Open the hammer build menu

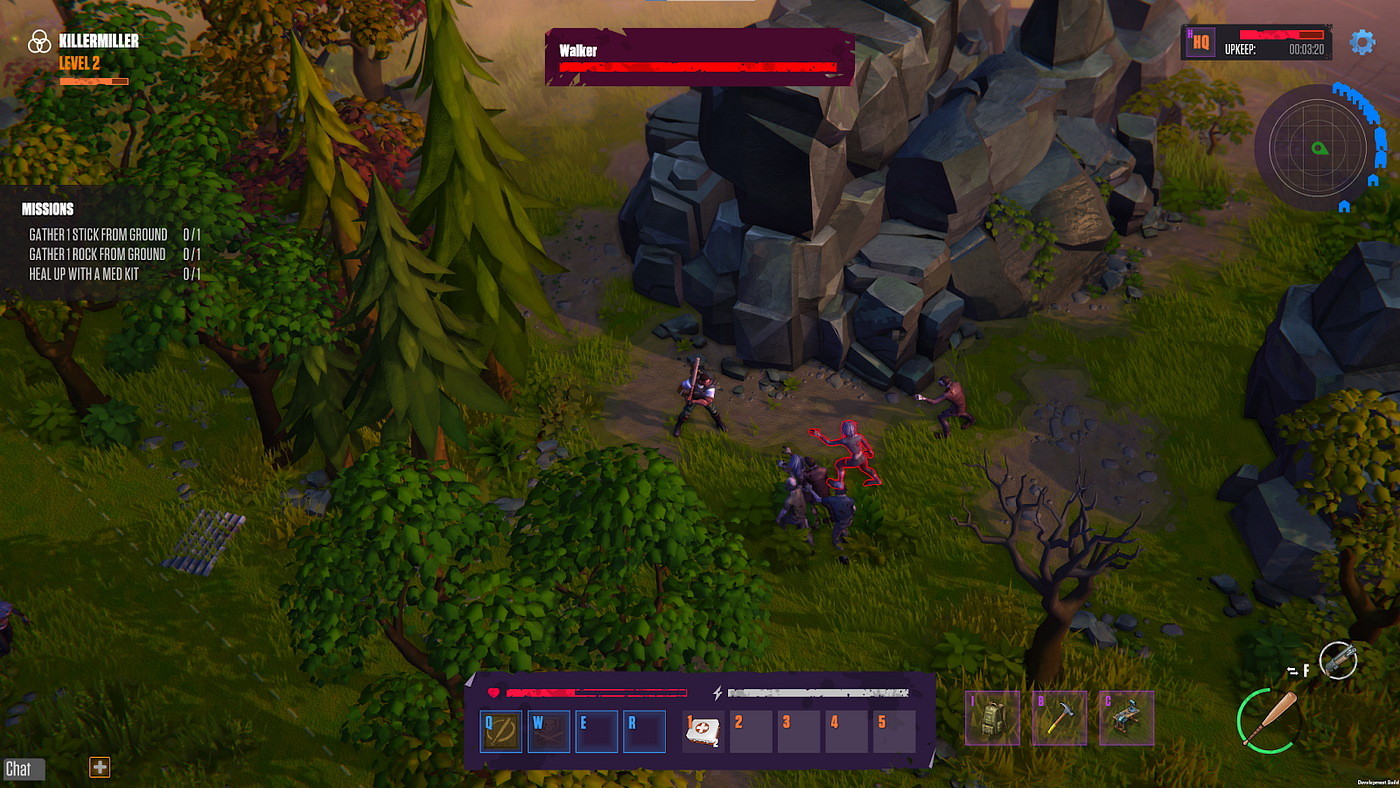point(1060,718)
